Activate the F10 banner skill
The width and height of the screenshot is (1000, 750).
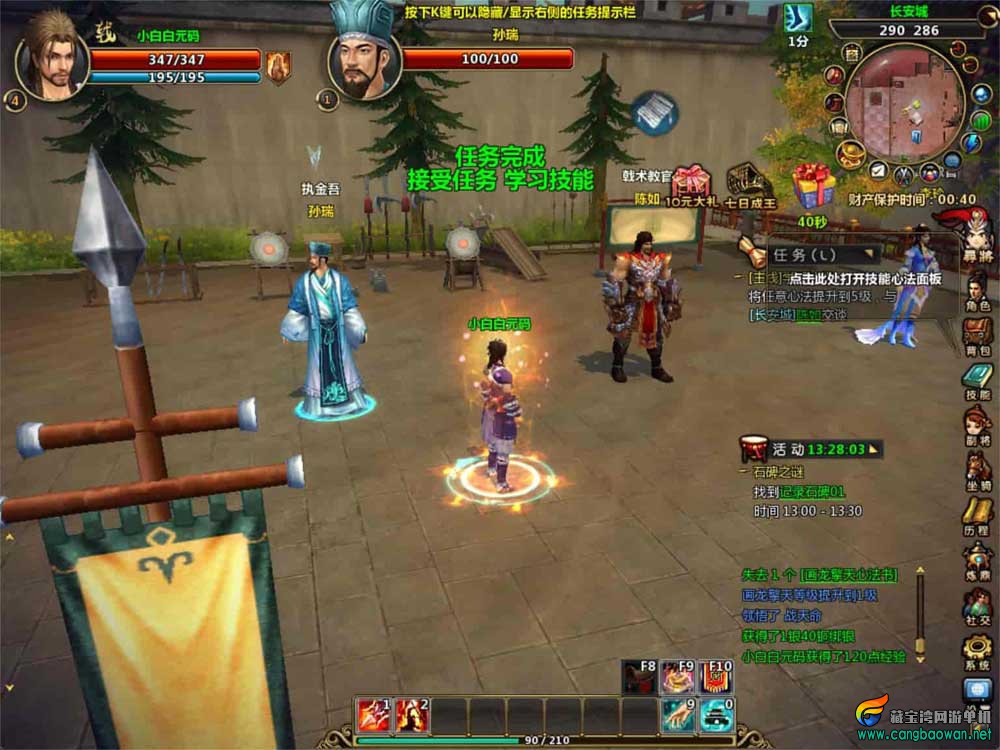(714, 677)
